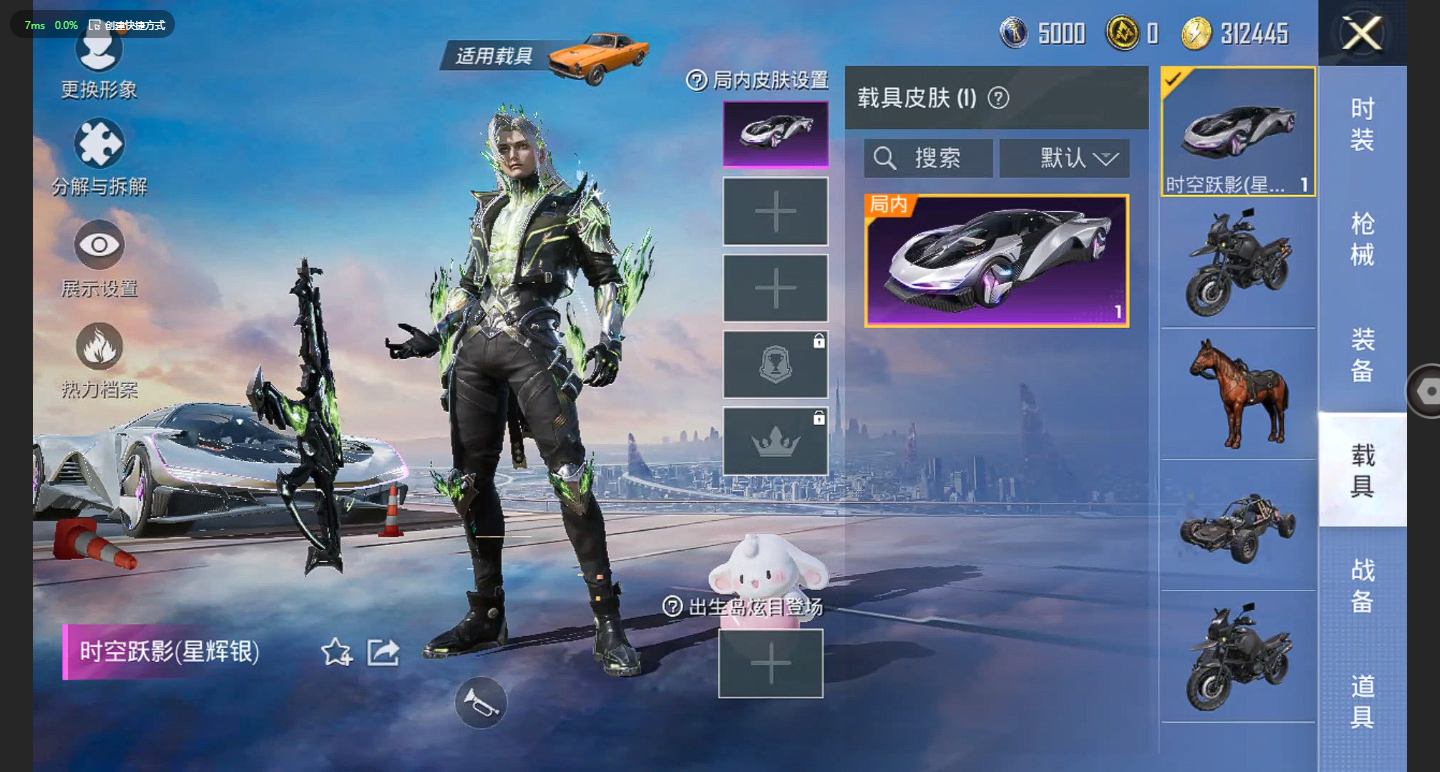Open the 默认 sort dropdown
The height and width of the screenshot is (772, 1440).
tap(1065, 158)
